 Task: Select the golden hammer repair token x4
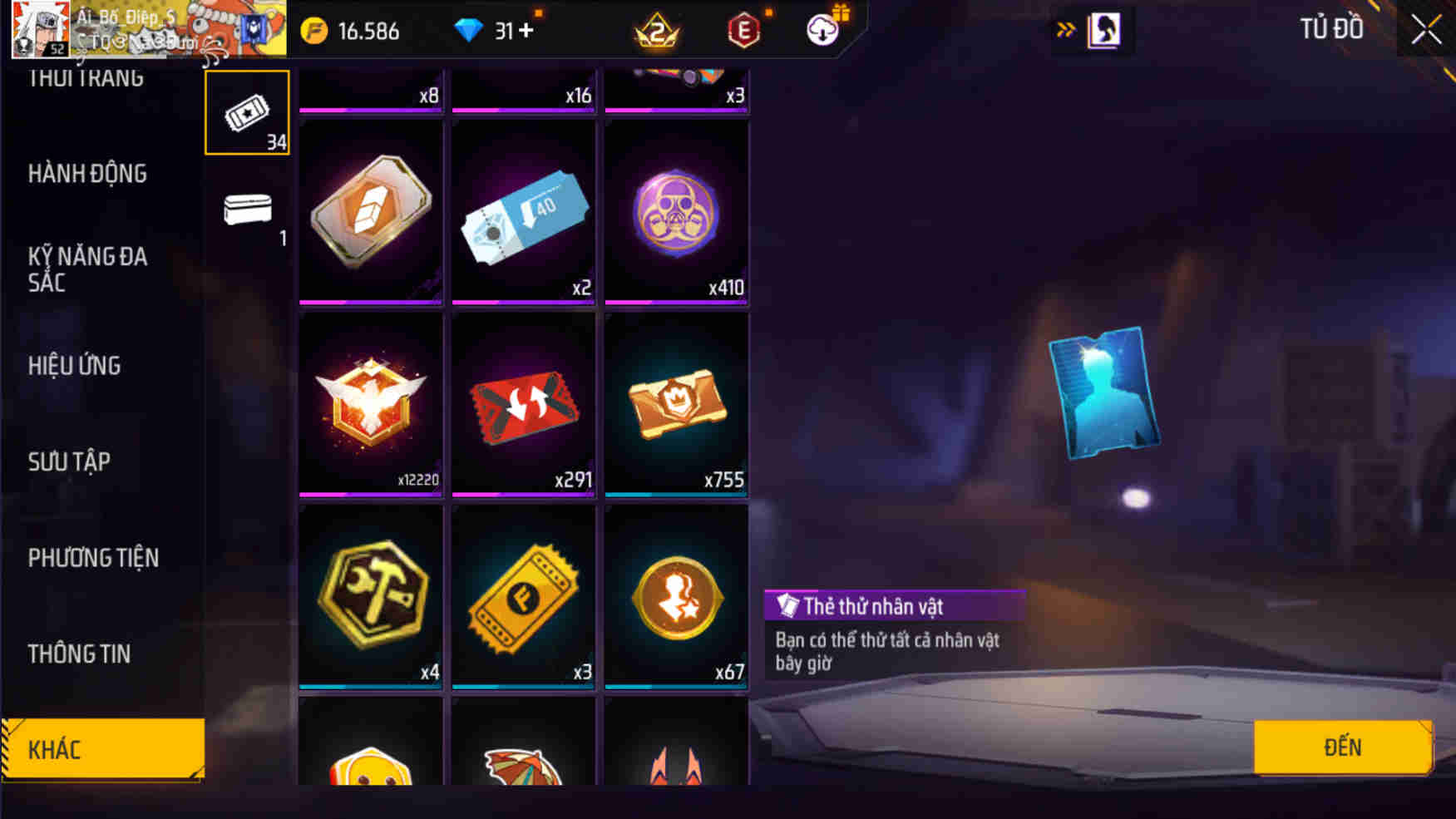tap(369, 595)
